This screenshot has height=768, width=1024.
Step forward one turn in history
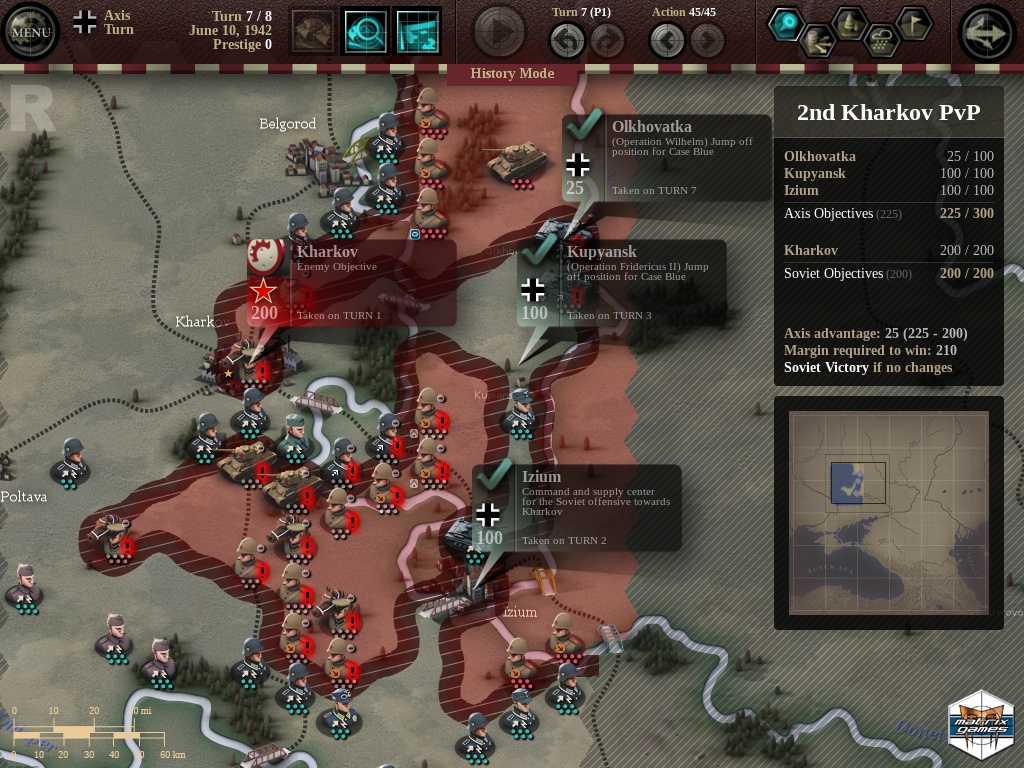pyautogui.click(x=607, y=41)
